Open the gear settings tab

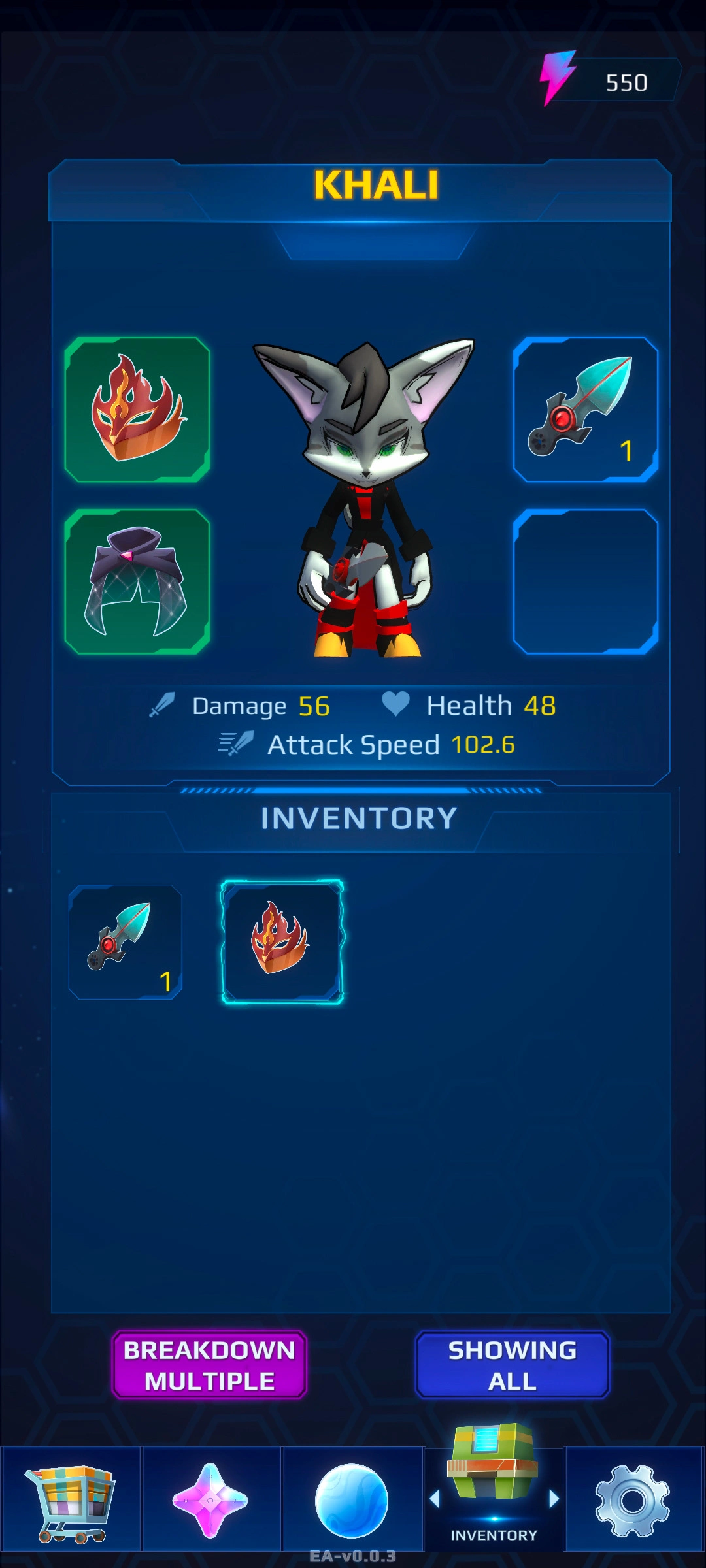pos(633,1501)
